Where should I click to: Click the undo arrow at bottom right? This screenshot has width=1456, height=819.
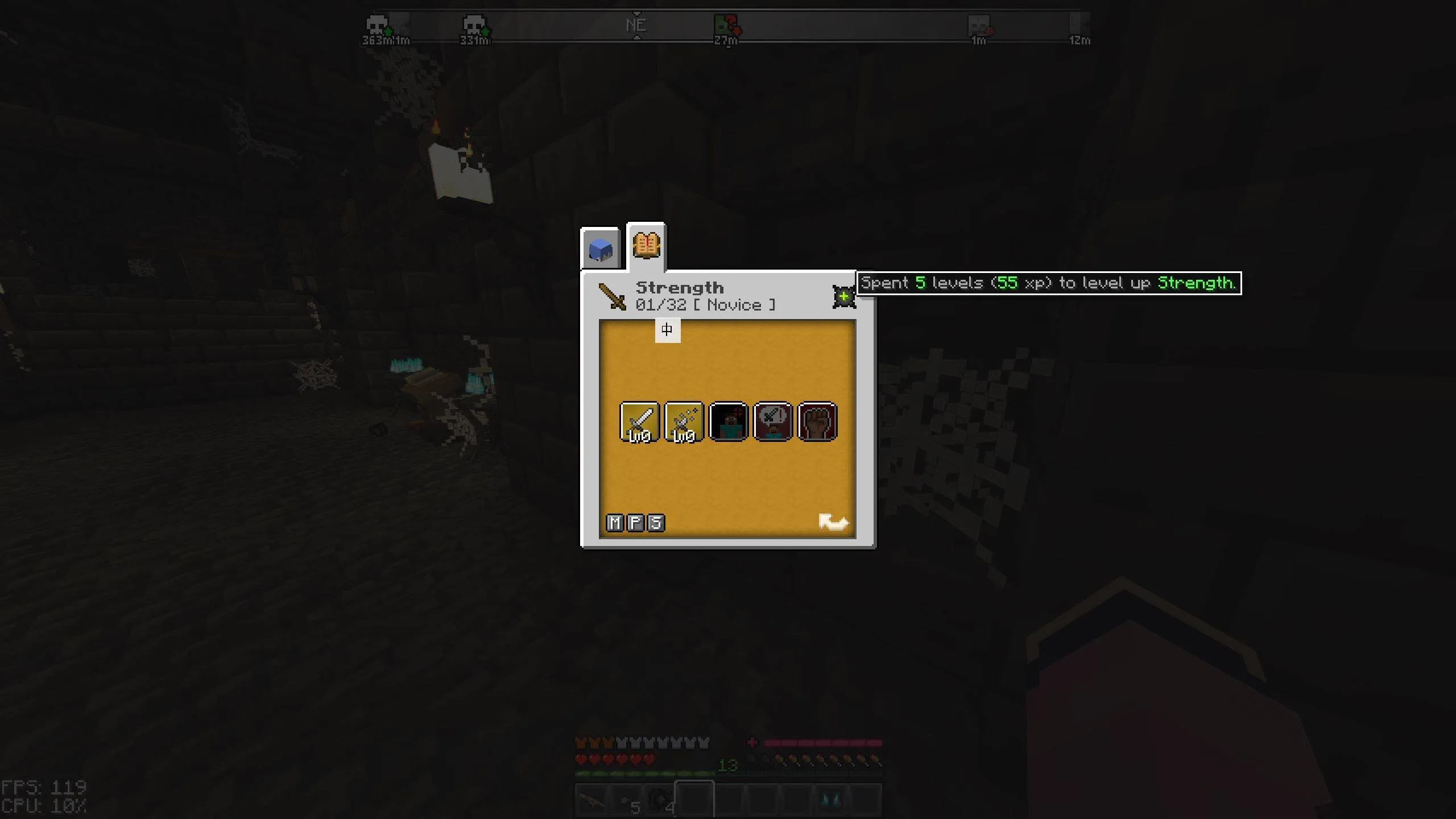pos(834,522)
